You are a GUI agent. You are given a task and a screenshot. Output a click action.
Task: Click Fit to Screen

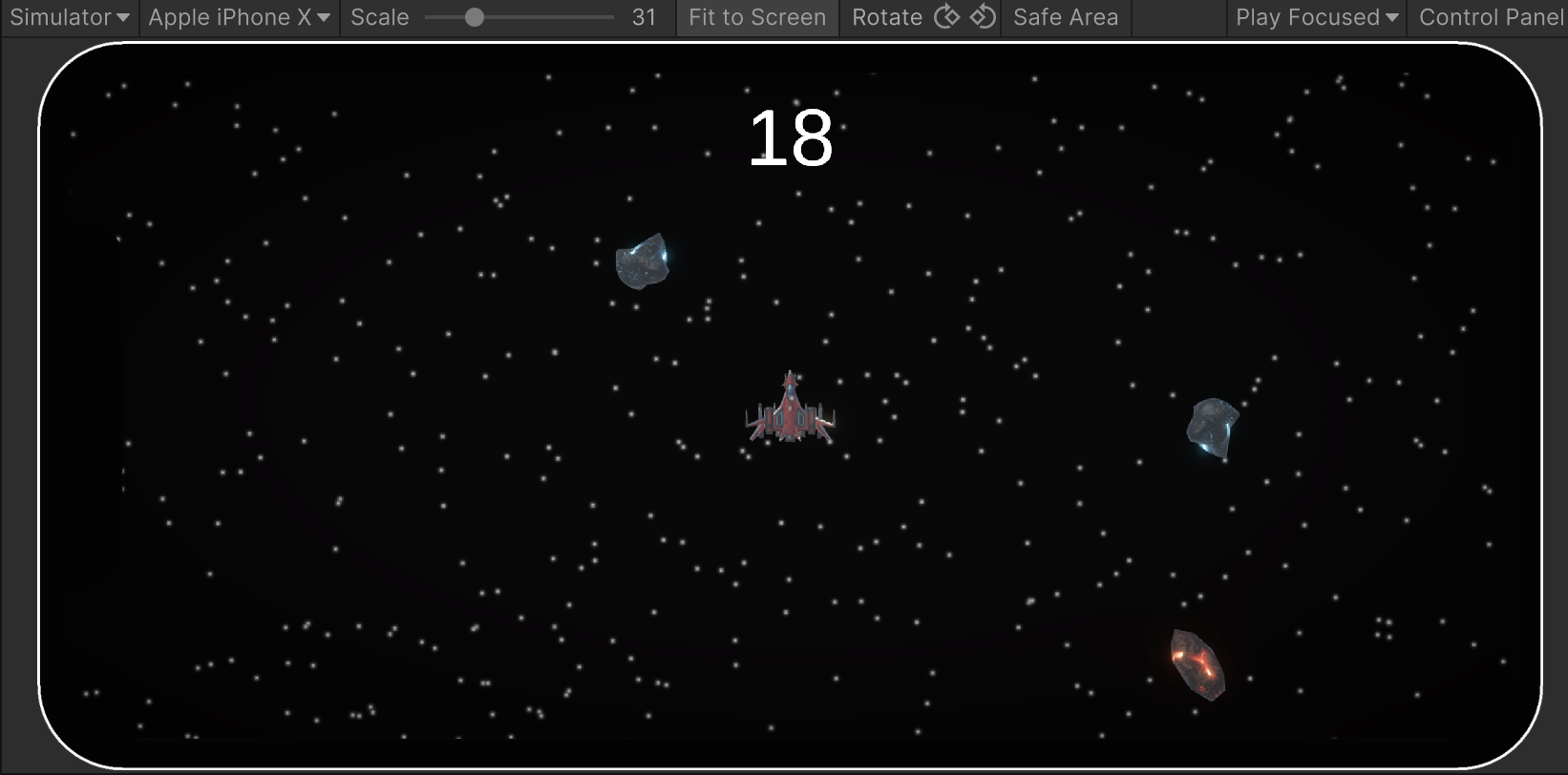(x=756, y=16)
